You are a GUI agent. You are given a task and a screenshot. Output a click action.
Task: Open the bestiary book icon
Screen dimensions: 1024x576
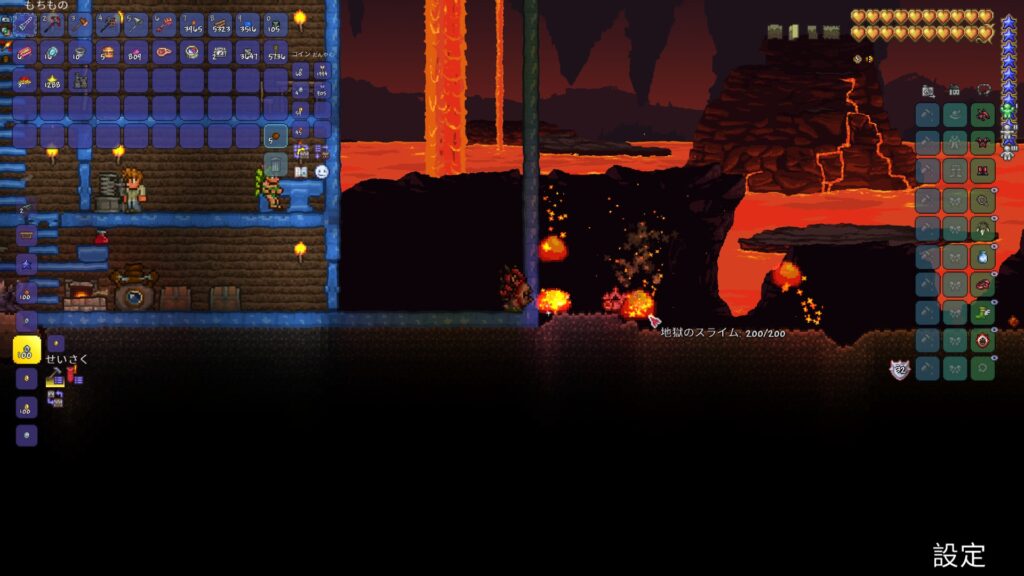click(301, 172)
